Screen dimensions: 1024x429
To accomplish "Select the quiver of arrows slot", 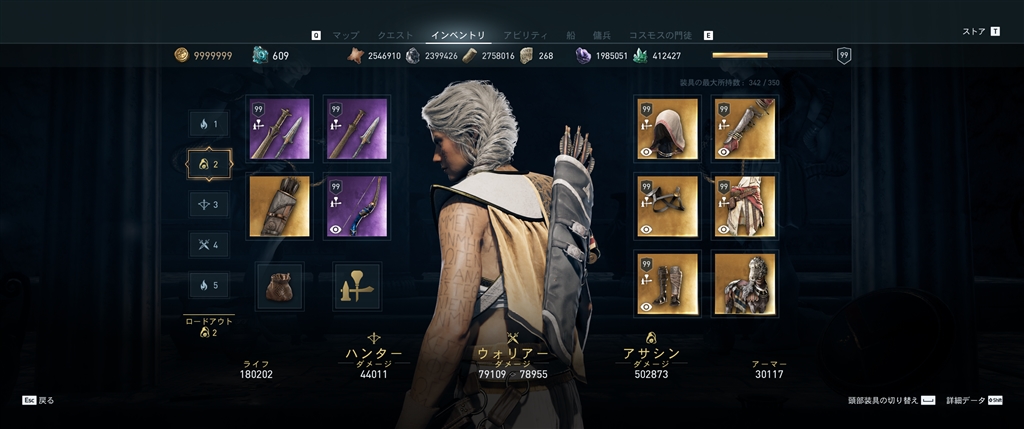I will click(x=279, y=206).
